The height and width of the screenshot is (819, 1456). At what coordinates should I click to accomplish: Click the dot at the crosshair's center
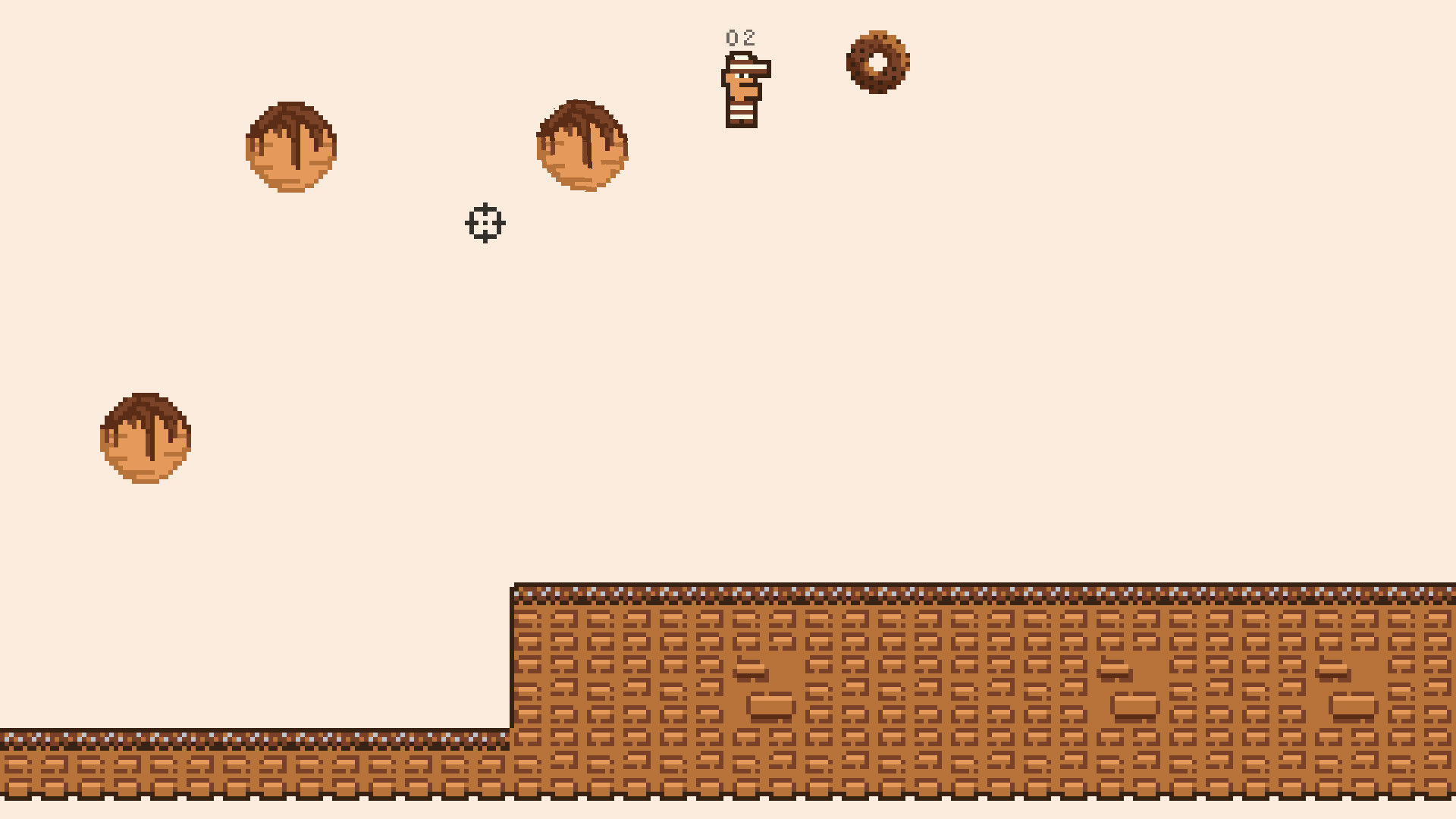[x=484, y=223]
